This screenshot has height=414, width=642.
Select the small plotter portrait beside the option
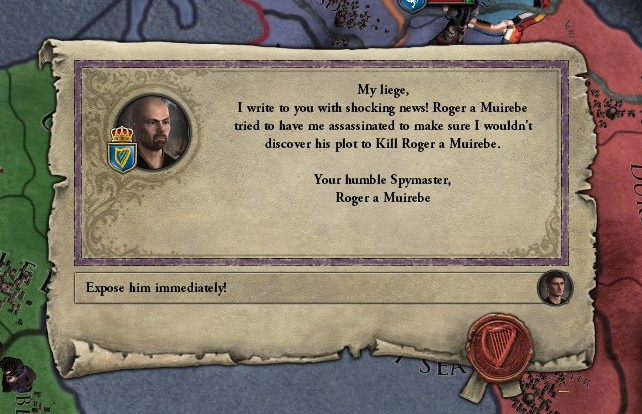(x=553, y=288)
